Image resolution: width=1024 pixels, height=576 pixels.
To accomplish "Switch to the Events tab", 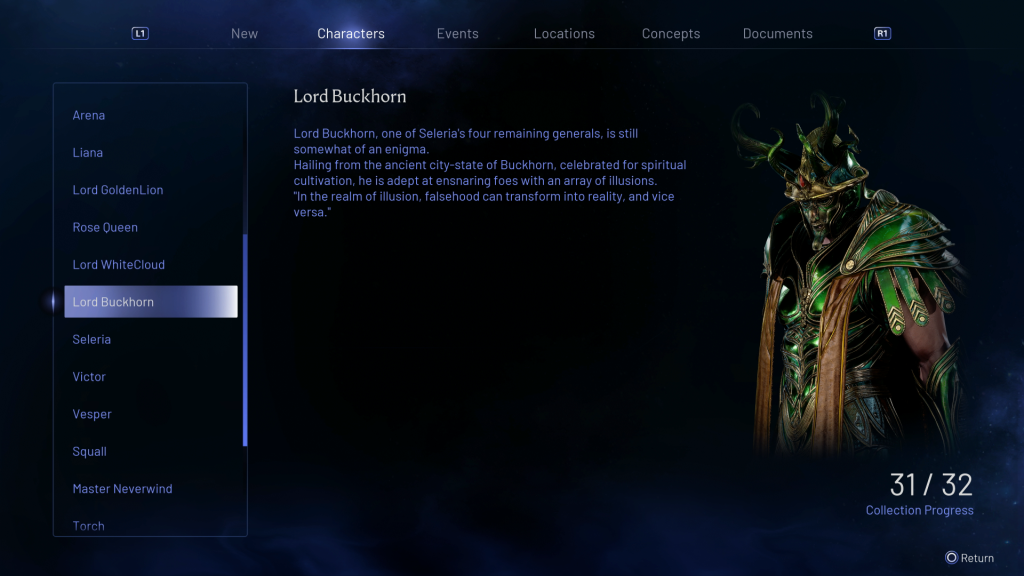I will coord(457,34).
